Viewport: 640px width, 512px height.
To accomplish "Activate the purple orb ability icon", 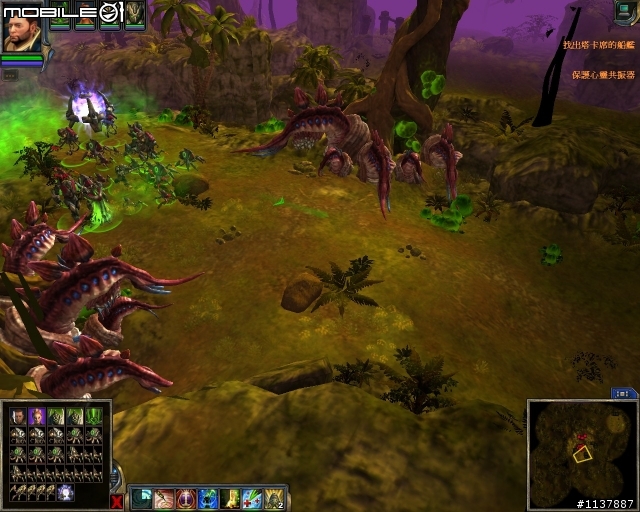I will click(186, 498).
